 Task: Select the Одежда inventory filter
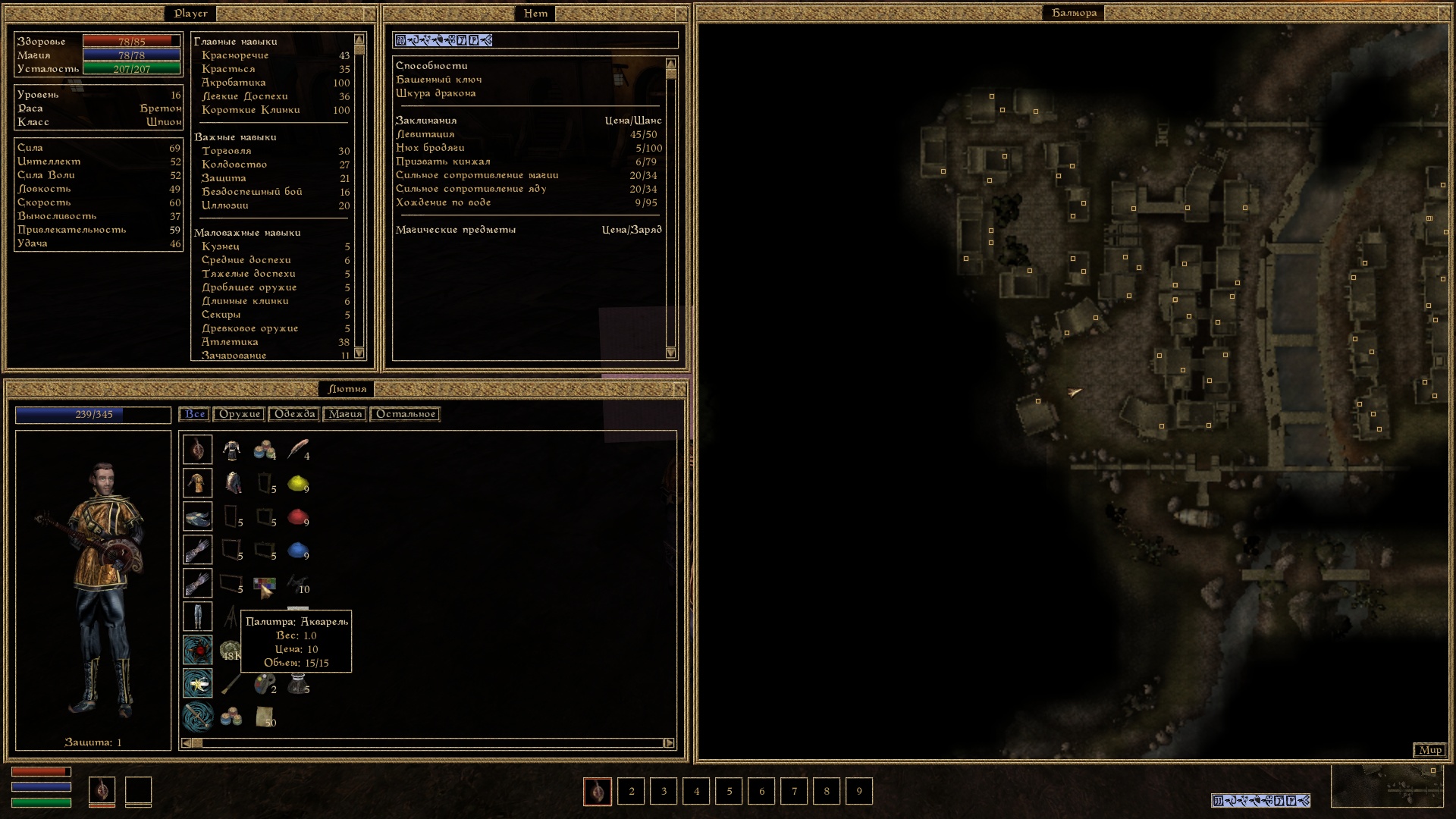coord(294,414)
